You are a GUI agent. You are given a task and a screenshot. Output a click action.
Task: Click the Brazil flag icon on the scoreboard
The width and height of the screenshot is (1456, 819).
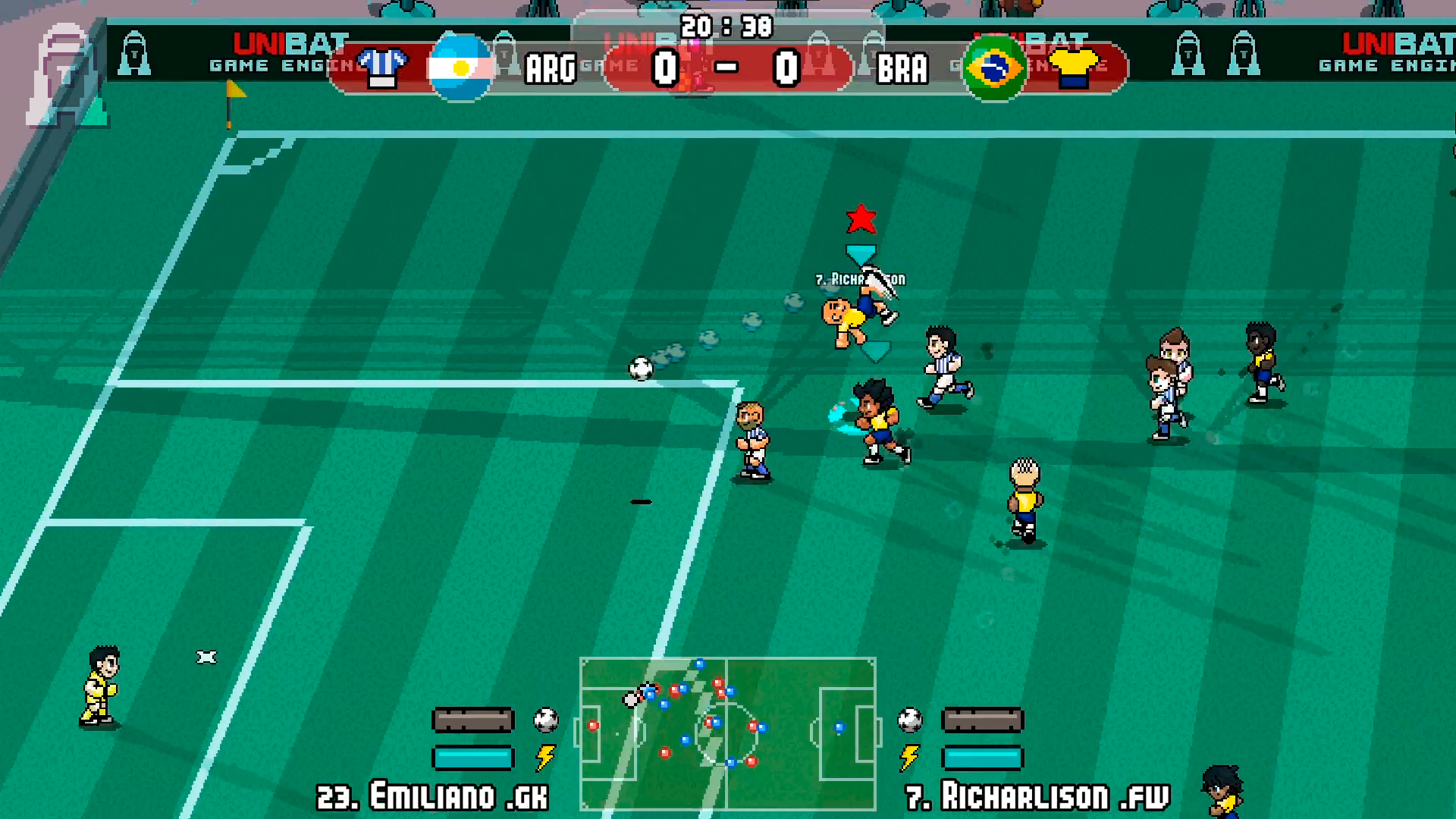tap(994, 68)
